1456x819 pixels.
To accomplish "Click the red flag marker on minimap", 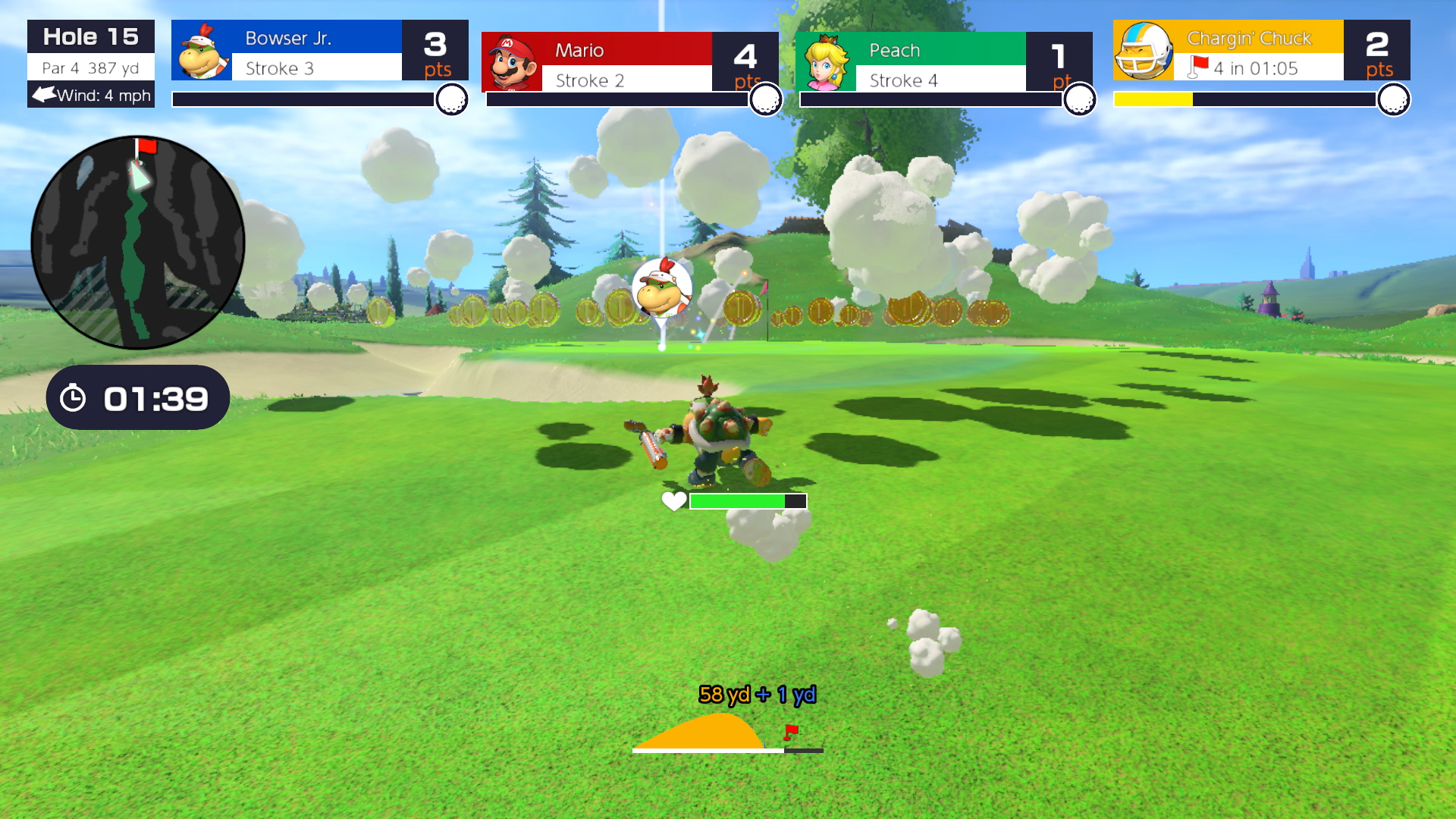I will [145, 146].
